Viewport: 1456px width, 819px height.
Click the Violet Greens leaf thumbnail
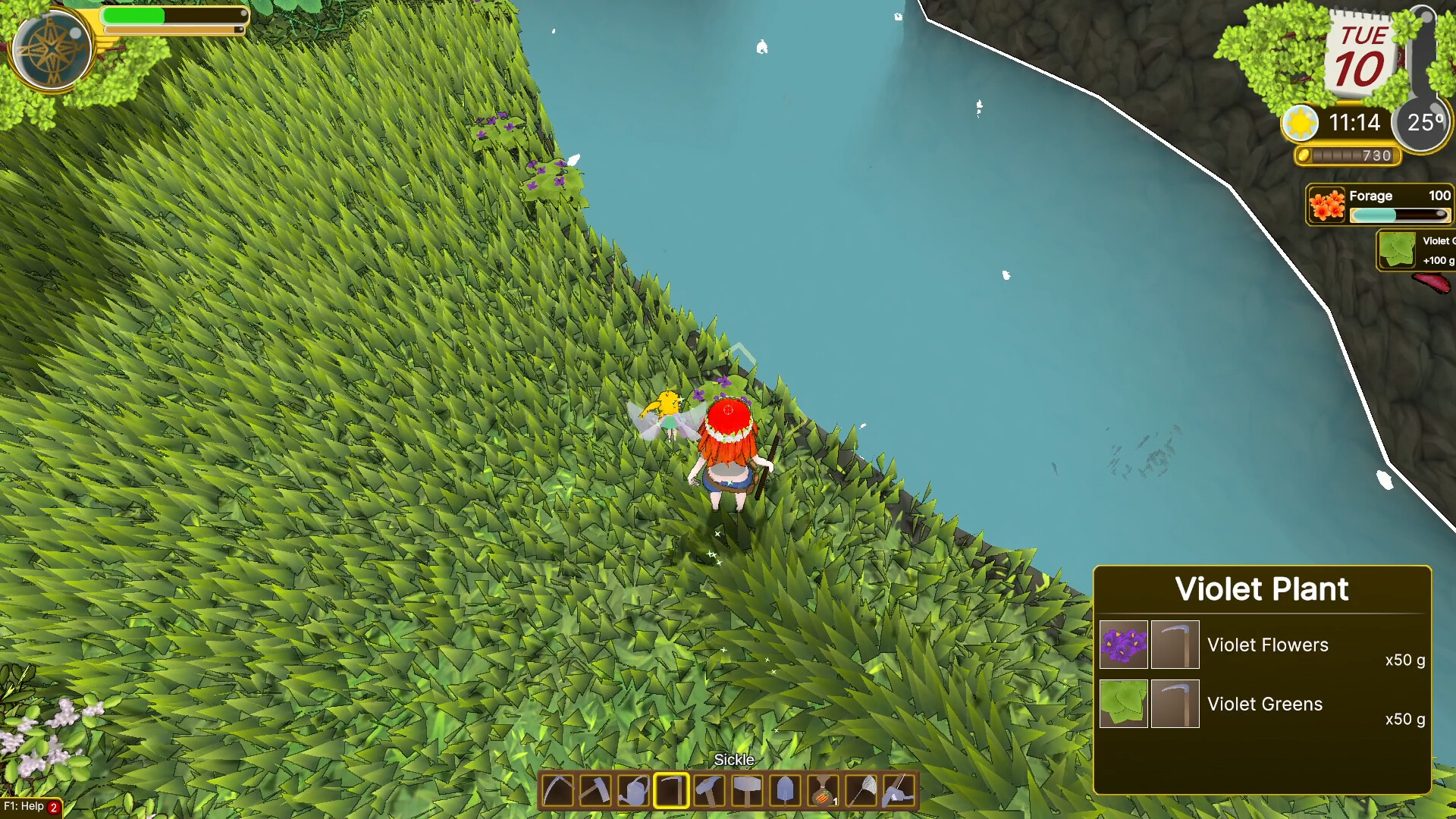[x=1123, y=704]
